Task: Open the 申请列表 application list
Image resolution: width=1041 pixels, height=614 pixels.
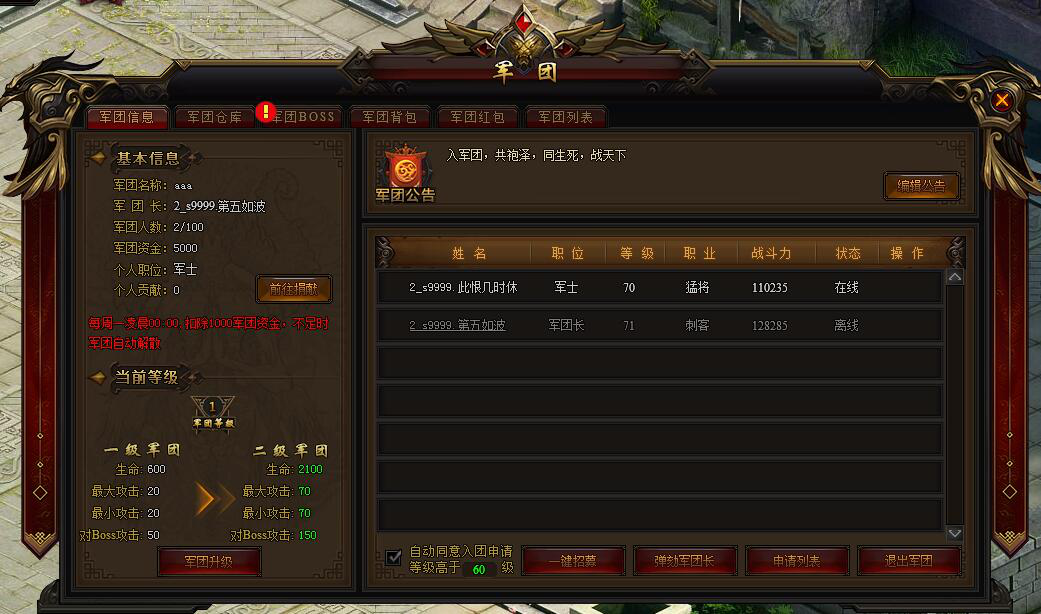Action: [x=797, y=561]
